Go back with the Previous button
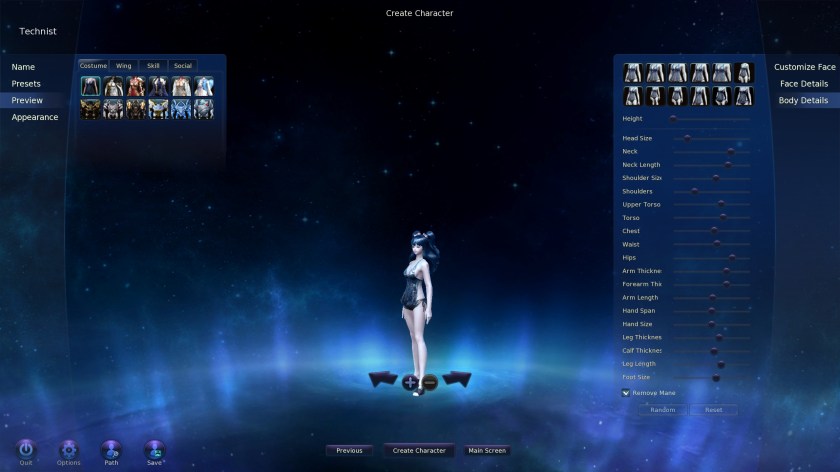Viewport: 840px width, 472px height. (x=349, y=451)
